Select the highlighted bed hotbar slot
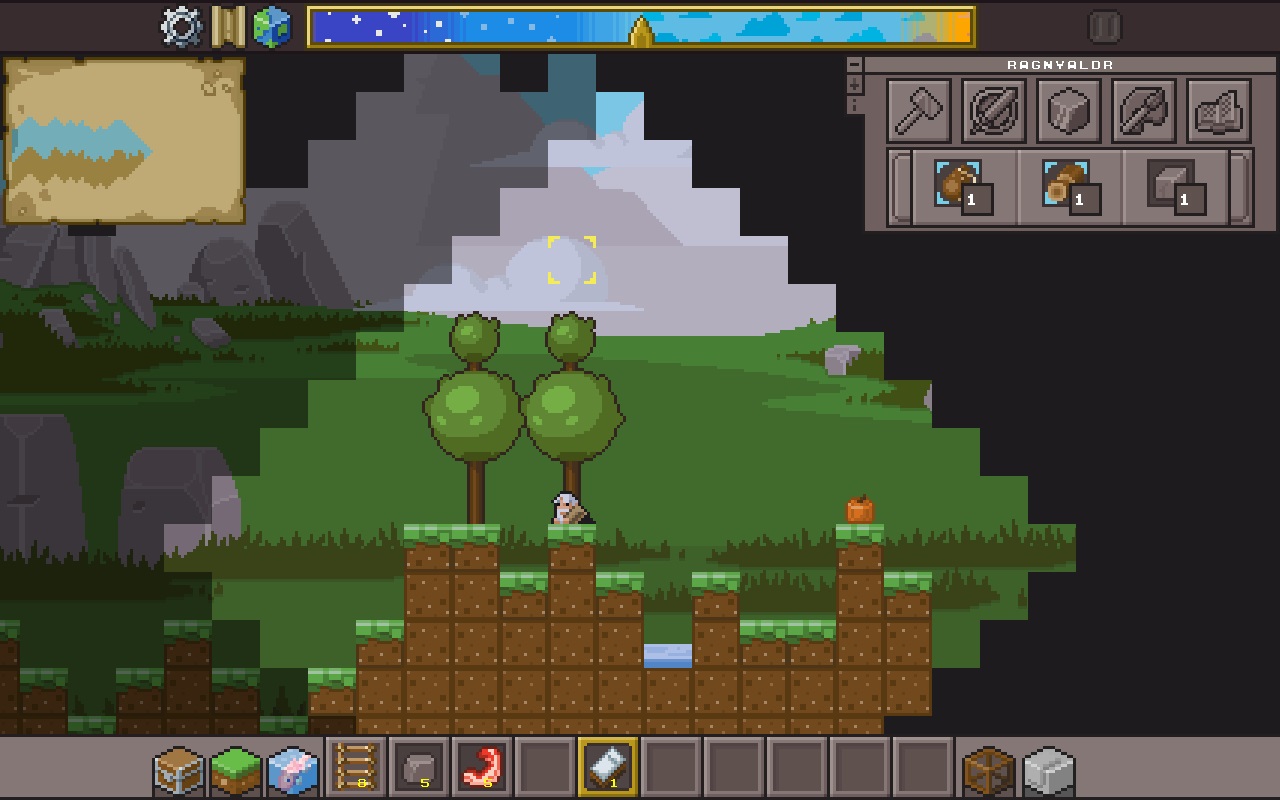The height and width of the screenshot is (800, 1280). tap(608, 768)
